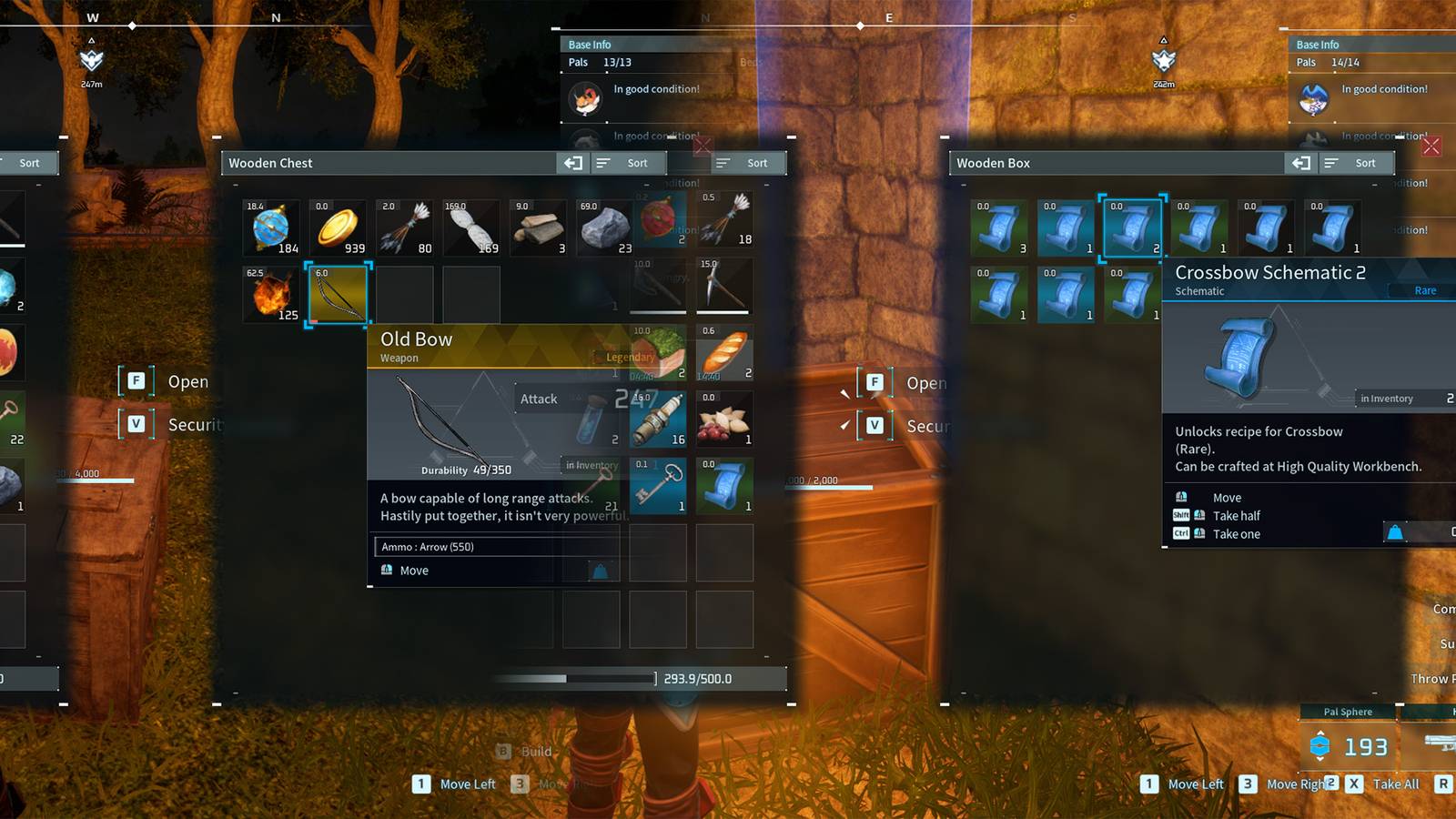Select the Old Bow in the Wooden Chest
1456x819 pixels.
pos(337,293)
